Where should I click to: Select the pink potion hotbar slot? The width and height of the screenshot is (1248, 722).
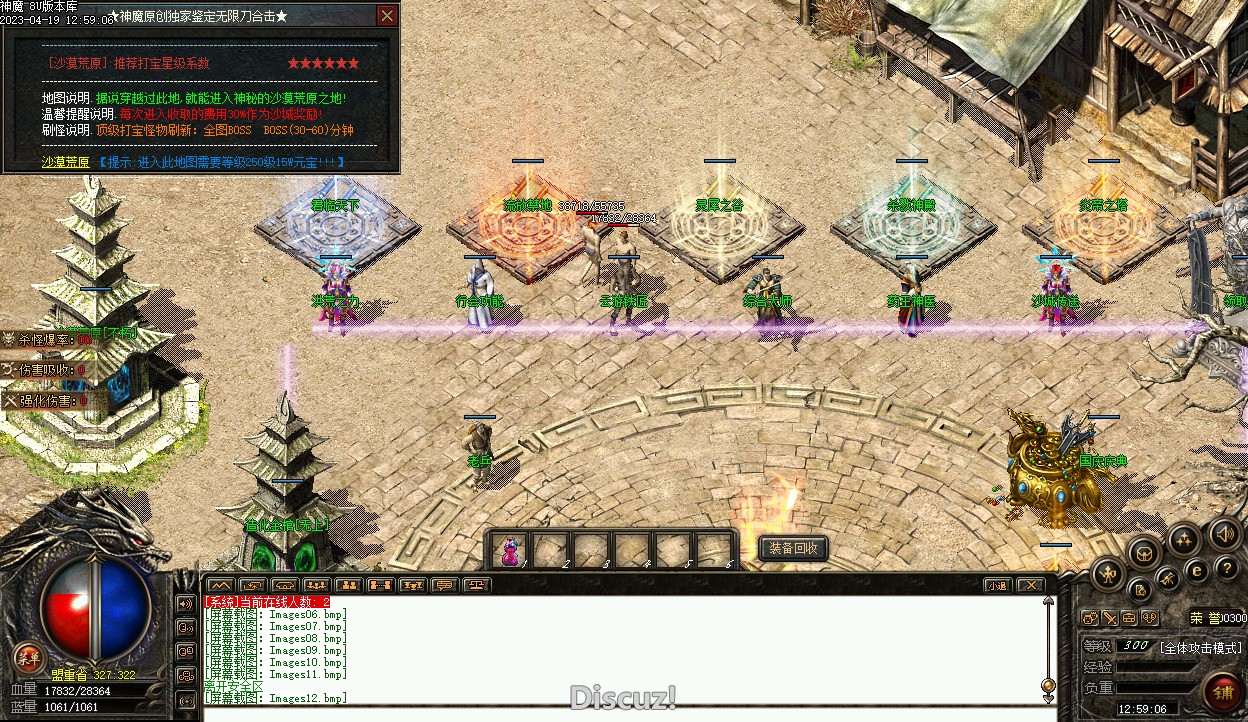click(x=511, y=550)
